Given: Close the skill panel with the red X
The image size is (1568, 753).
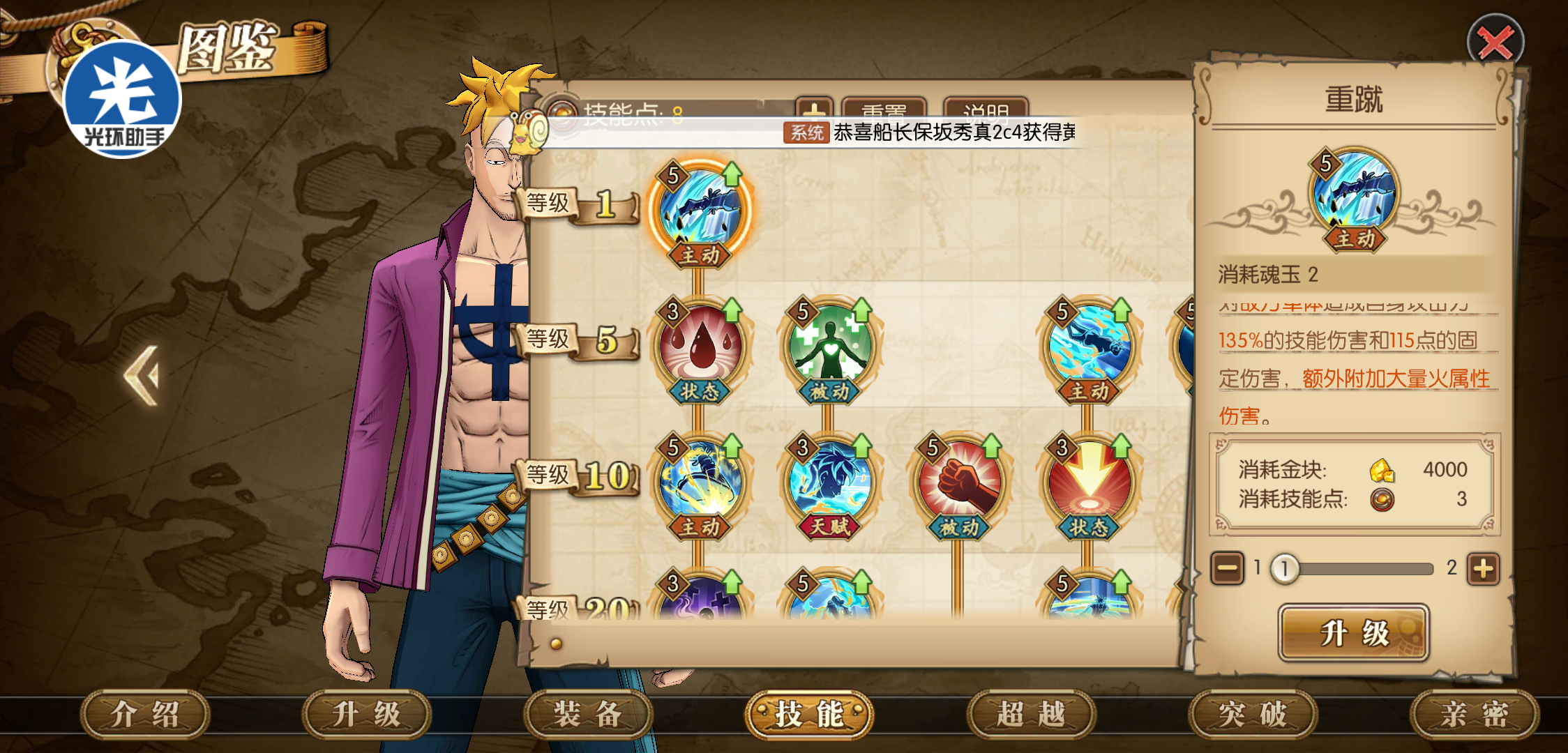Looking at the screenshot, I should tap(1495, 43).
